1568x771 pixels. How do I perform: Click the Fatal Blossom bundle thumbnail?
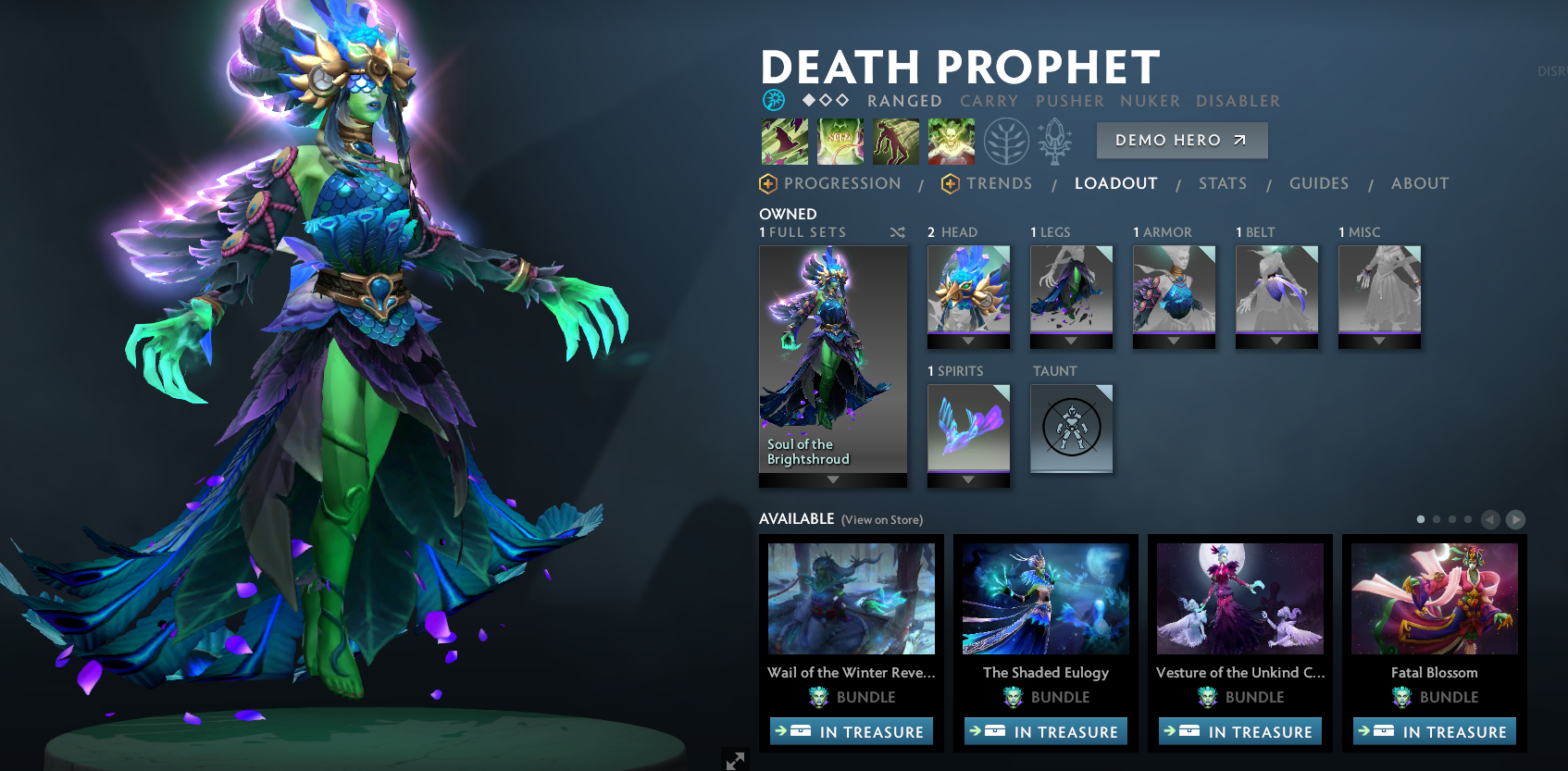click(x=1434, y=599)
